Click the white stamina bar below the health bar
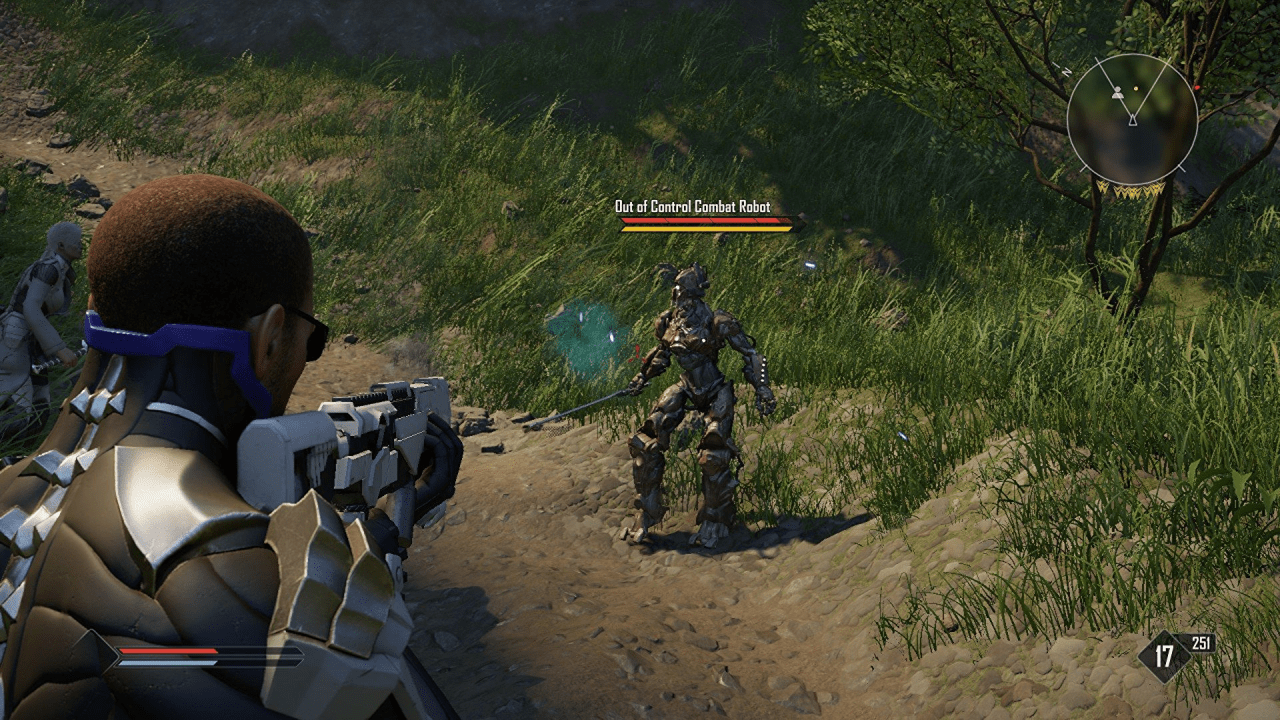Screen dimensions: 1280x720 click(166, 663)
